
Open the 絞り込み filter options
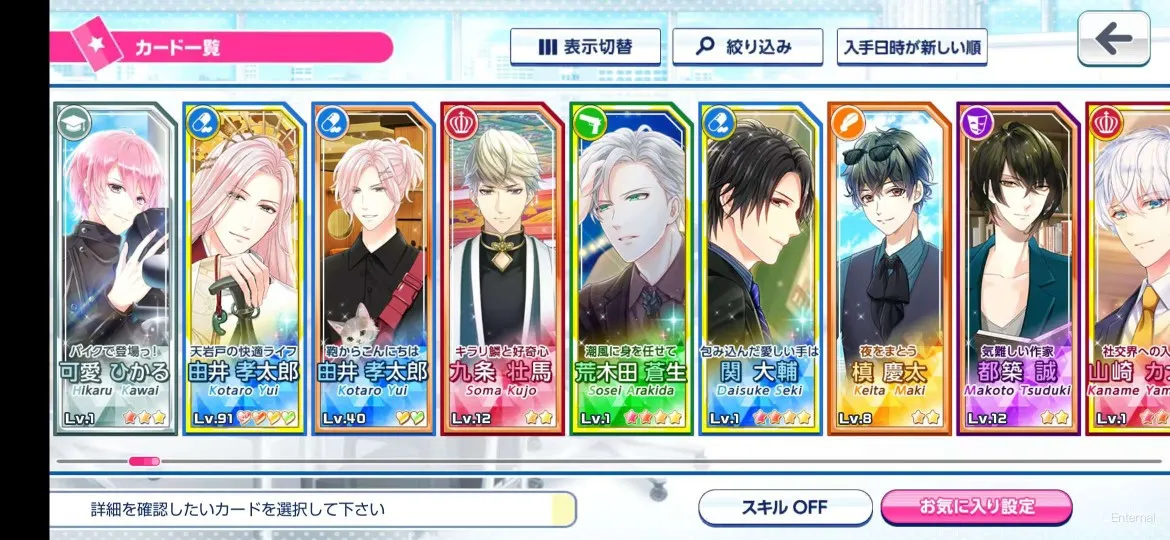pos(747,47)
